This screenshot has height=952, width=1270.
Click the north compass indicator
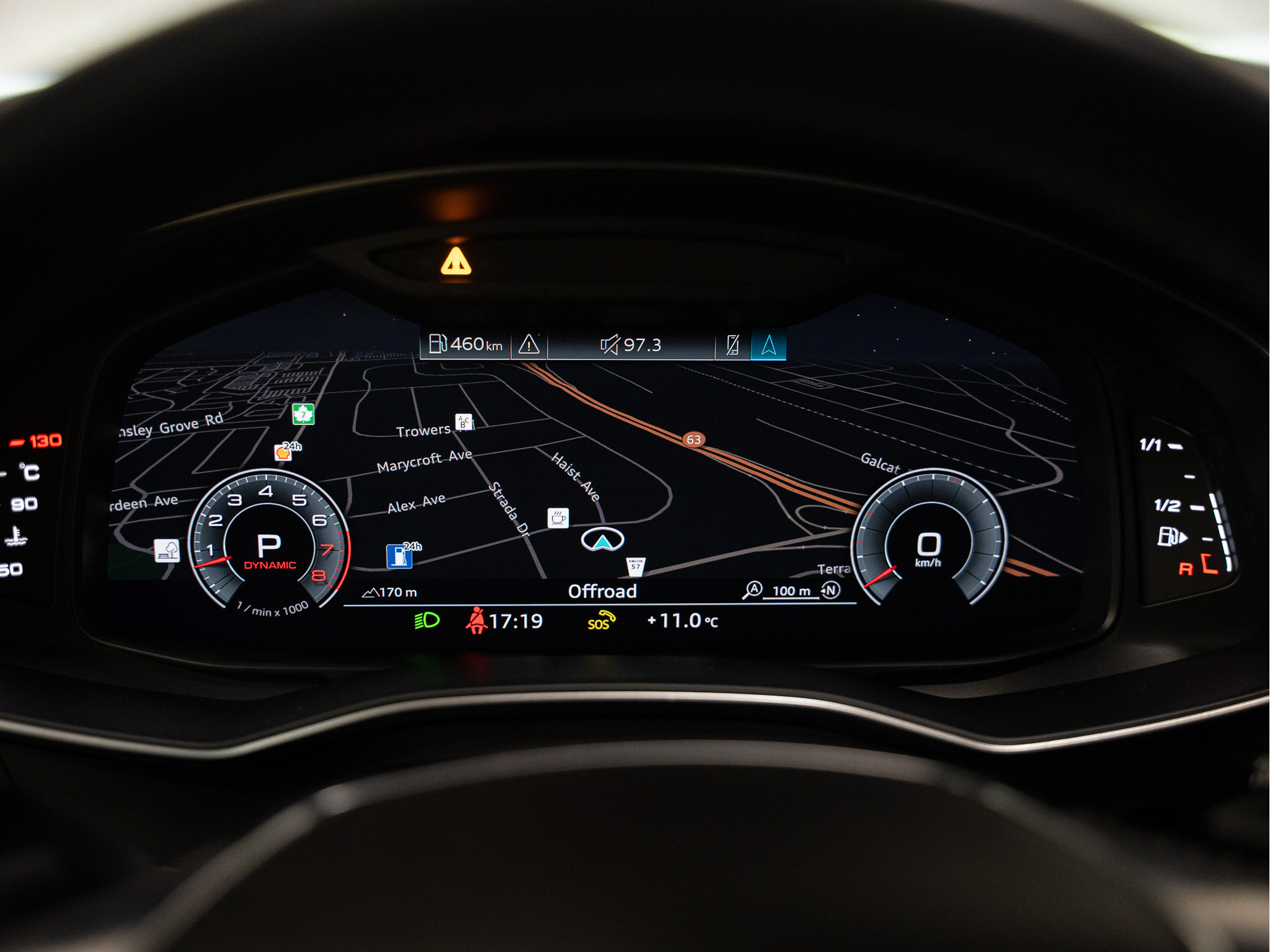point(831,589)
